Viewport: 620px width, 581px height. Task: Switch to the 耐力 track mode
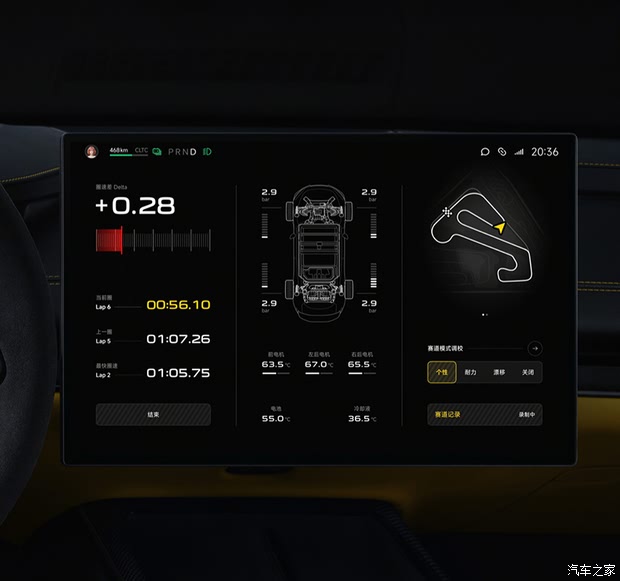pos(470,372)
